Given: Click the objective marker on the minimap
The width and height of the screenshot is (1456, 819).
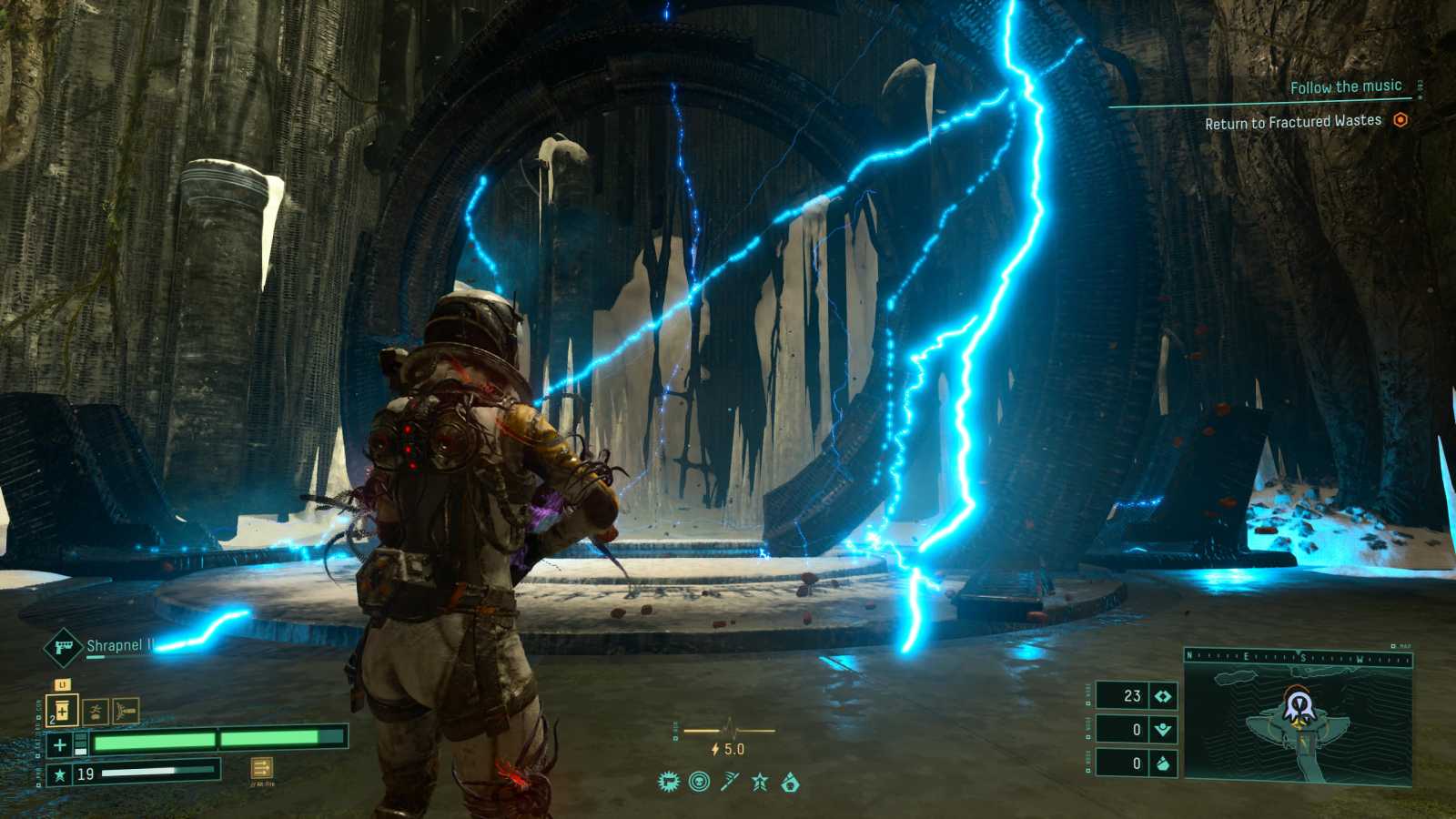Looking at the screenshot, I should click(1298, 704).
